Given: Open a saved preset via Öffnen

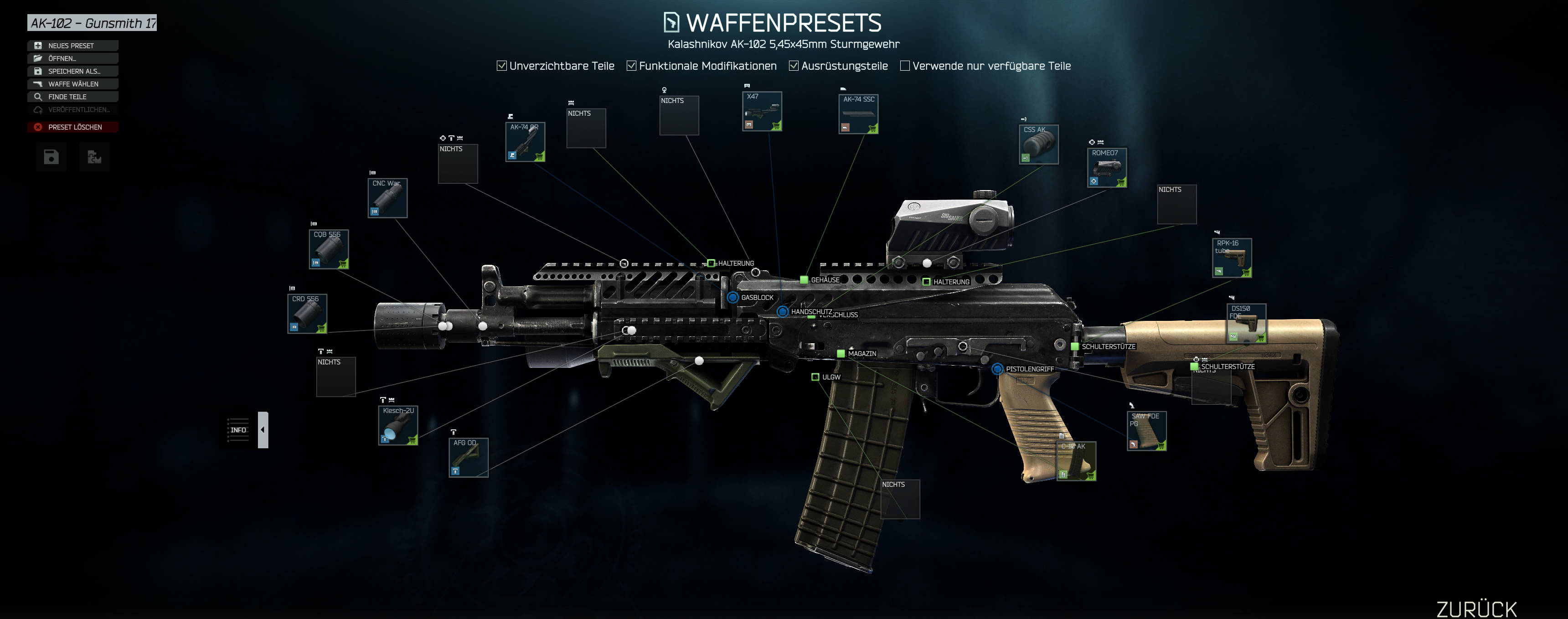Looking at the screenshot, I should [72, 58].
